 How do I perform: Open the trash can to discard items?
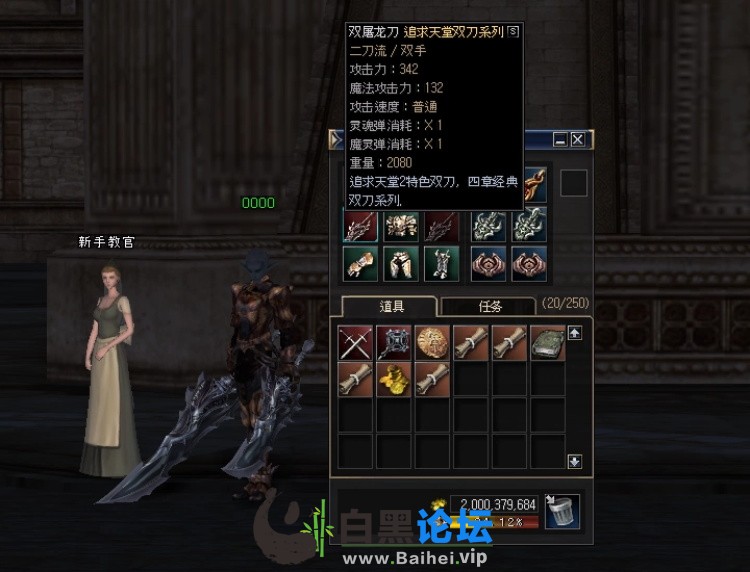point(562,511)
